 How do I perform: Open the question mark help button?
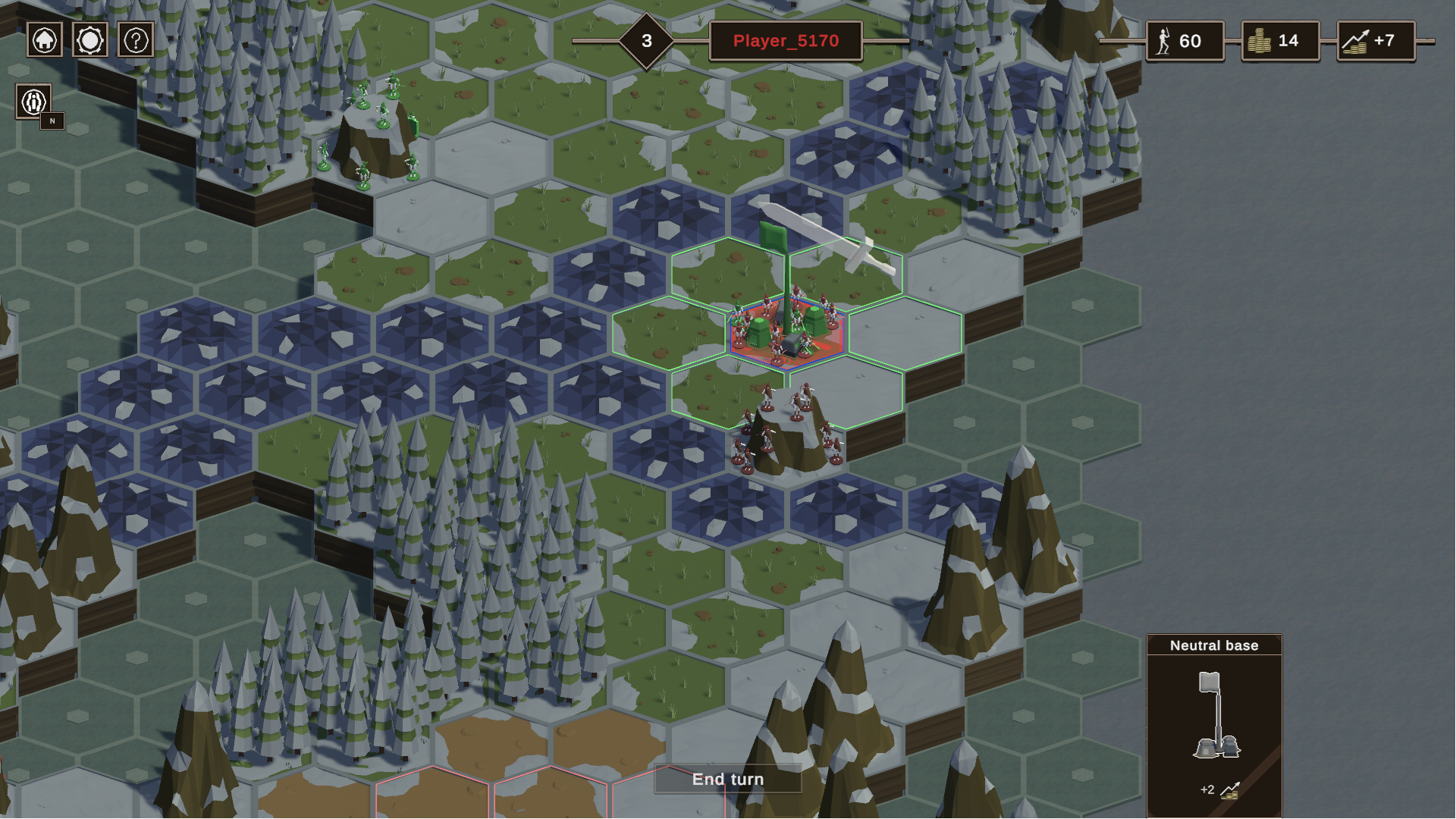136,40
